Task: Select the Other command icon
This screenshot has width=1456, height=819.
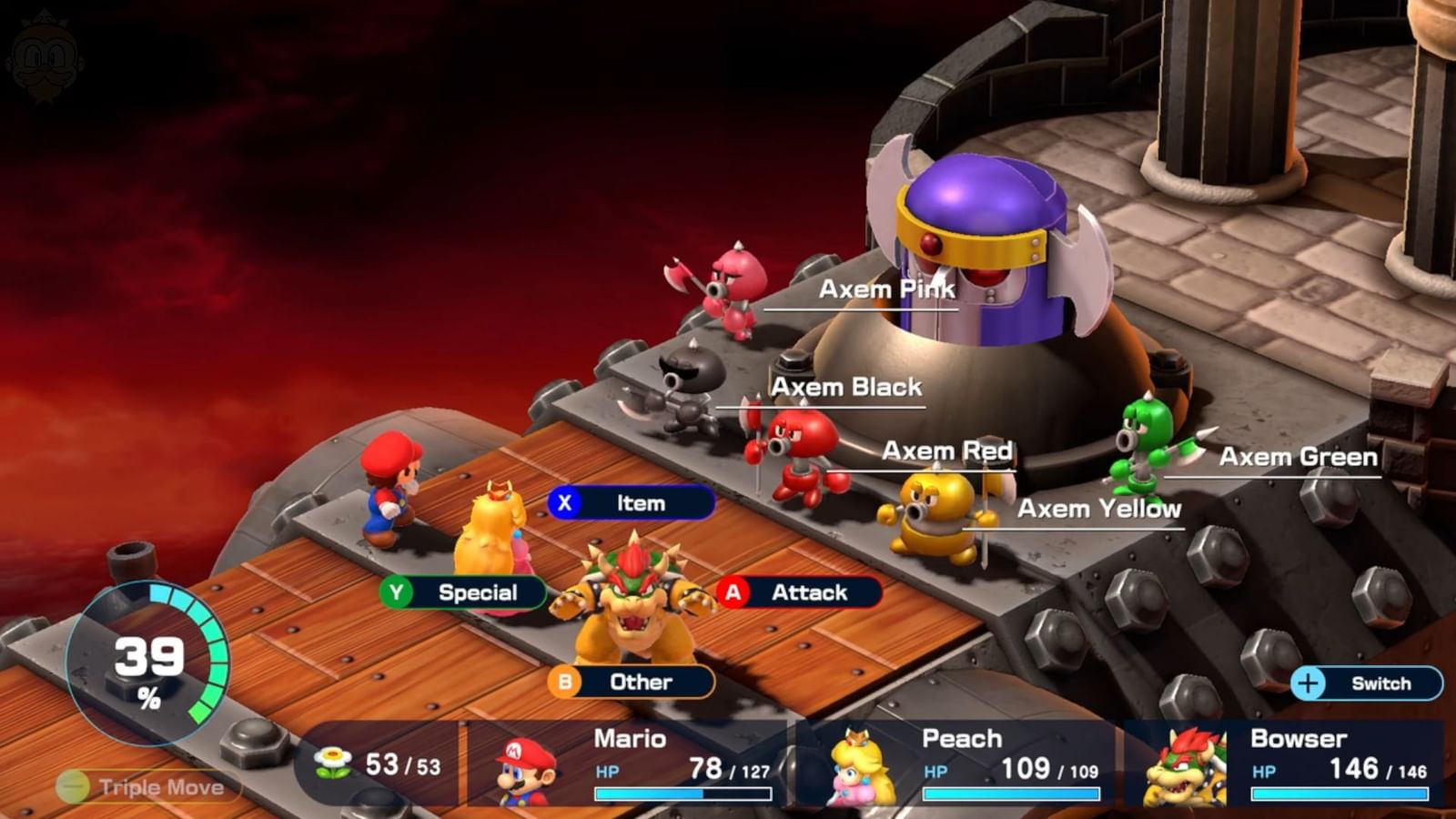Action: pyautogui.click(x=633, y=682)
